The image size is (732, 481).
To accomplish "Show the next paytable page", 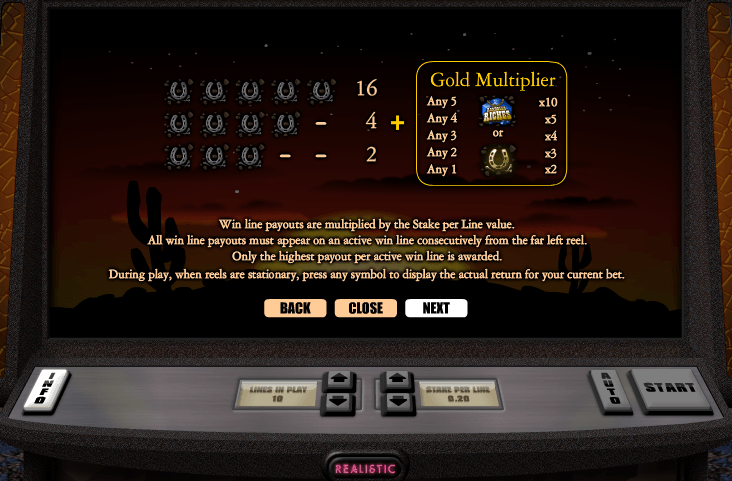I will [x=436, y=308].
